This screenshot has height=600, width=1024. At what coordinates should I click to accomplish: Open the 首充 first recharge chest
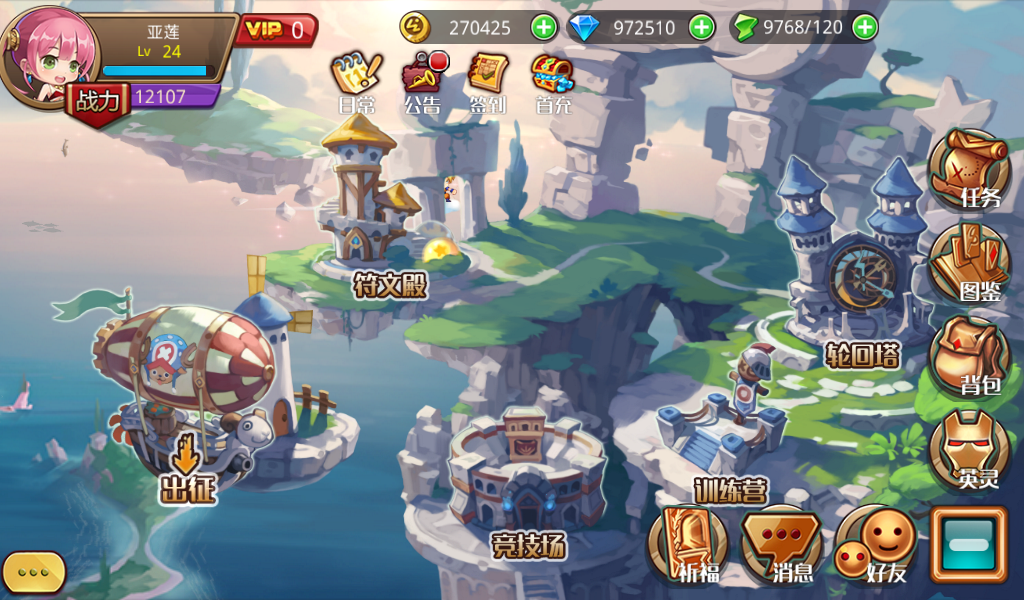552,80
